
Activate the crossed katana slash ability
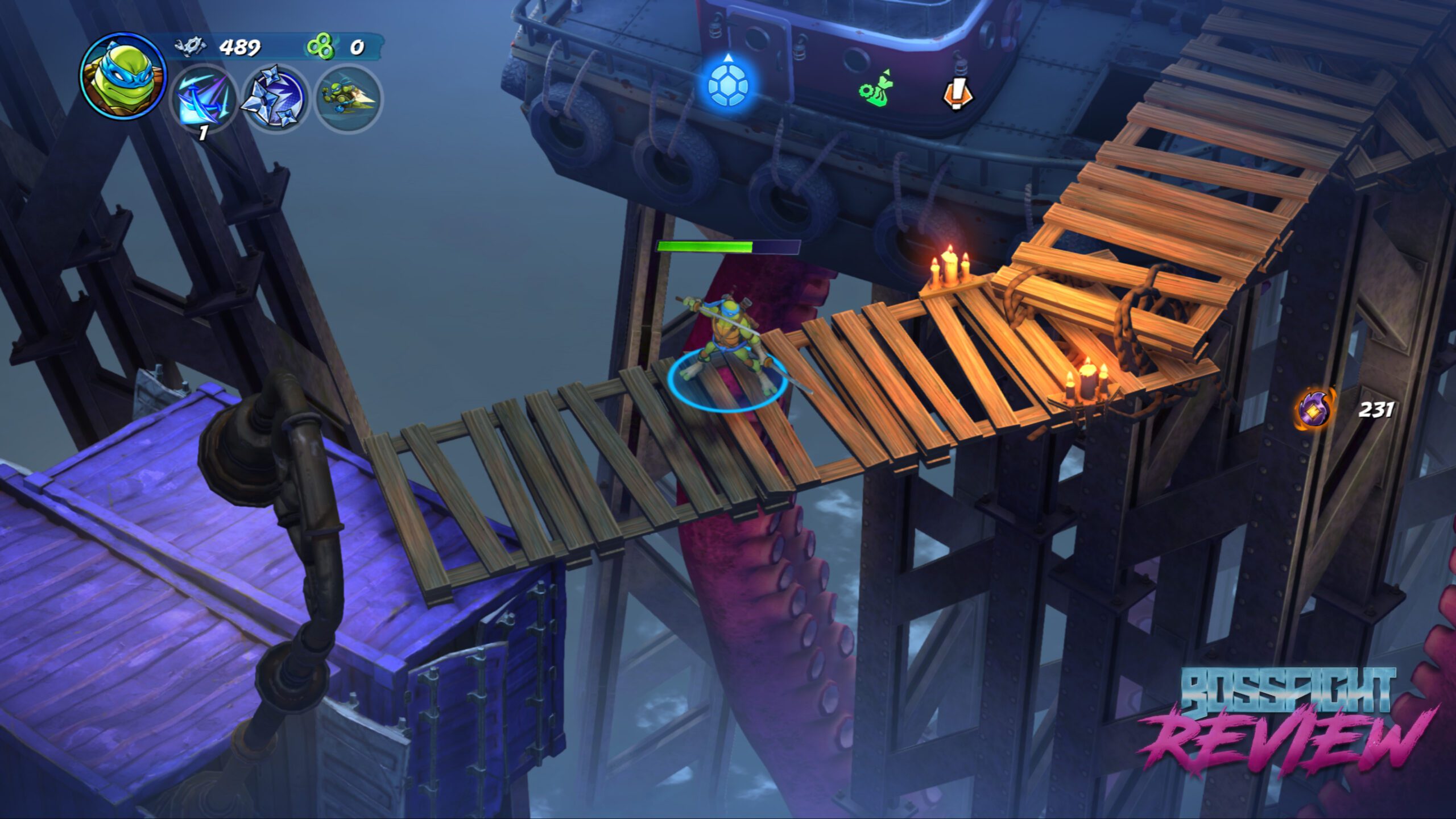(204, 98)
